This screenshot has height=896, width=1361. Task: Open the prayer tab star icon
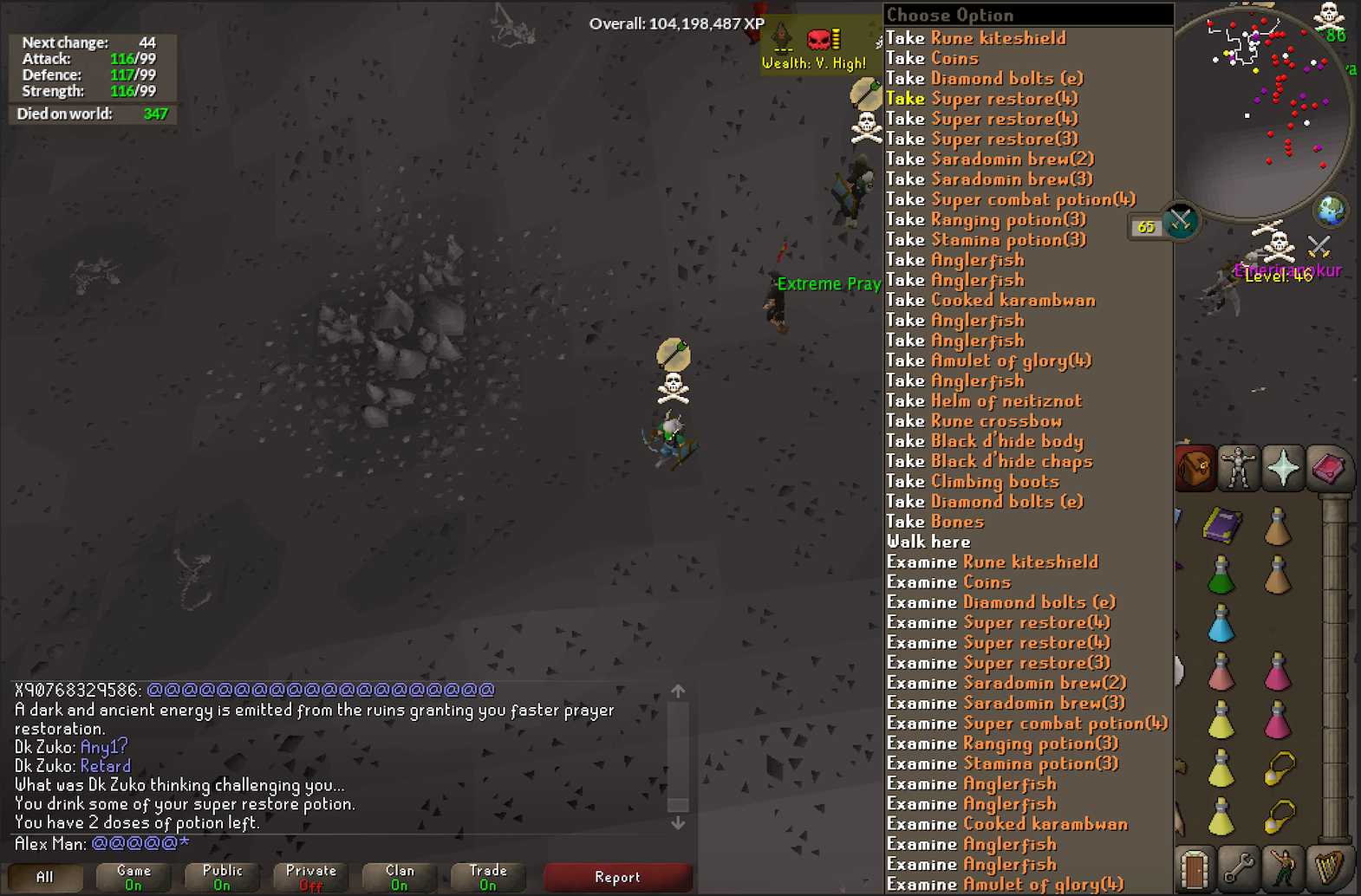tap(1283, 468)
